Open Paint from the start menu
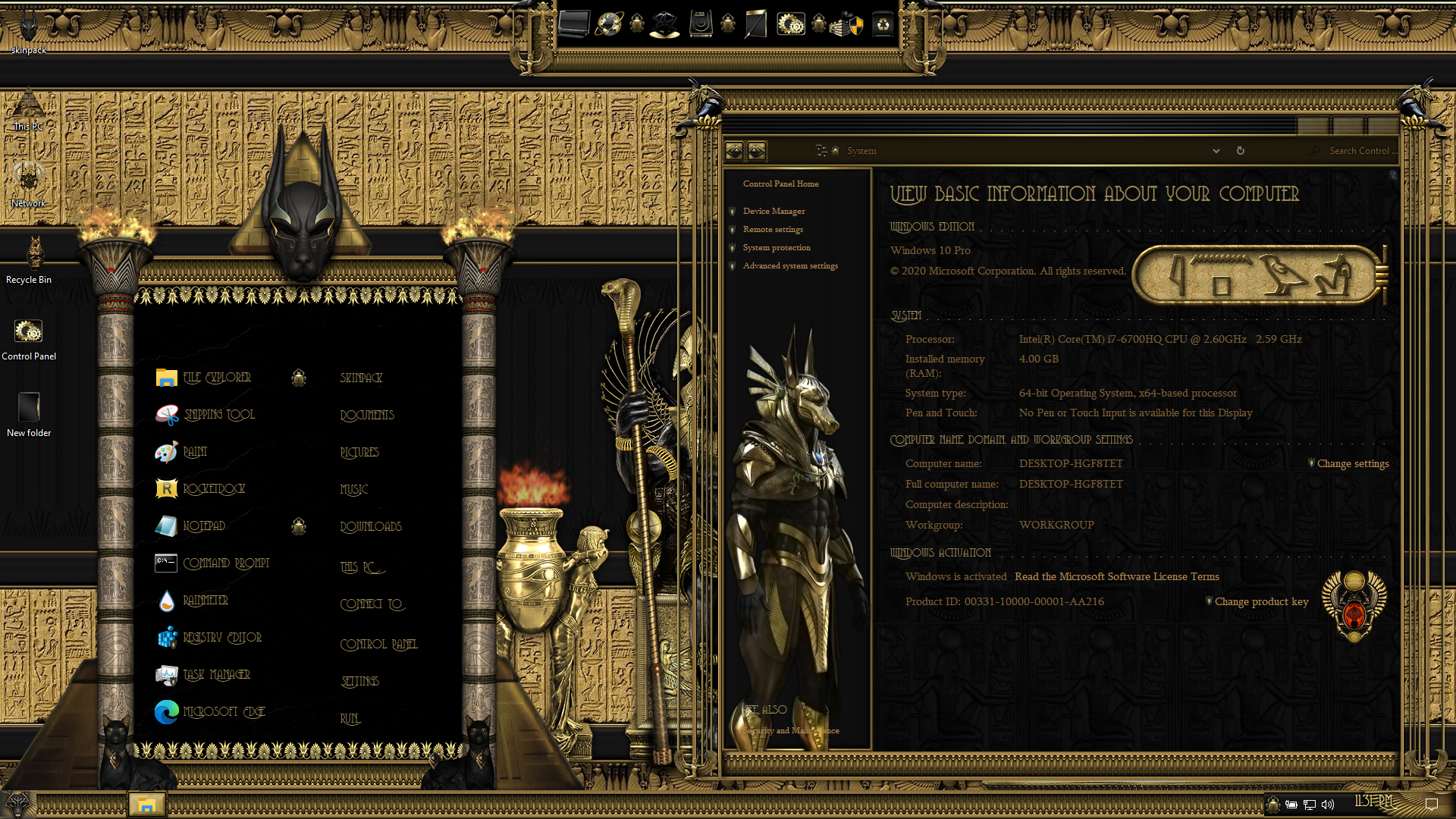The width and height of the screenshot is (1456, 819). (x=195, y=452)
